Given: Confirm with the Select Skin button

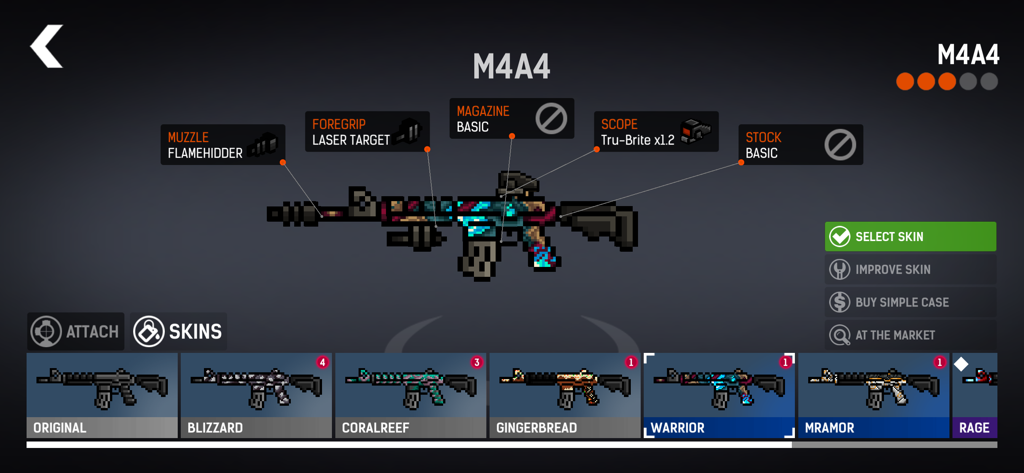Looking at the screenshot, I should (910, 237).
